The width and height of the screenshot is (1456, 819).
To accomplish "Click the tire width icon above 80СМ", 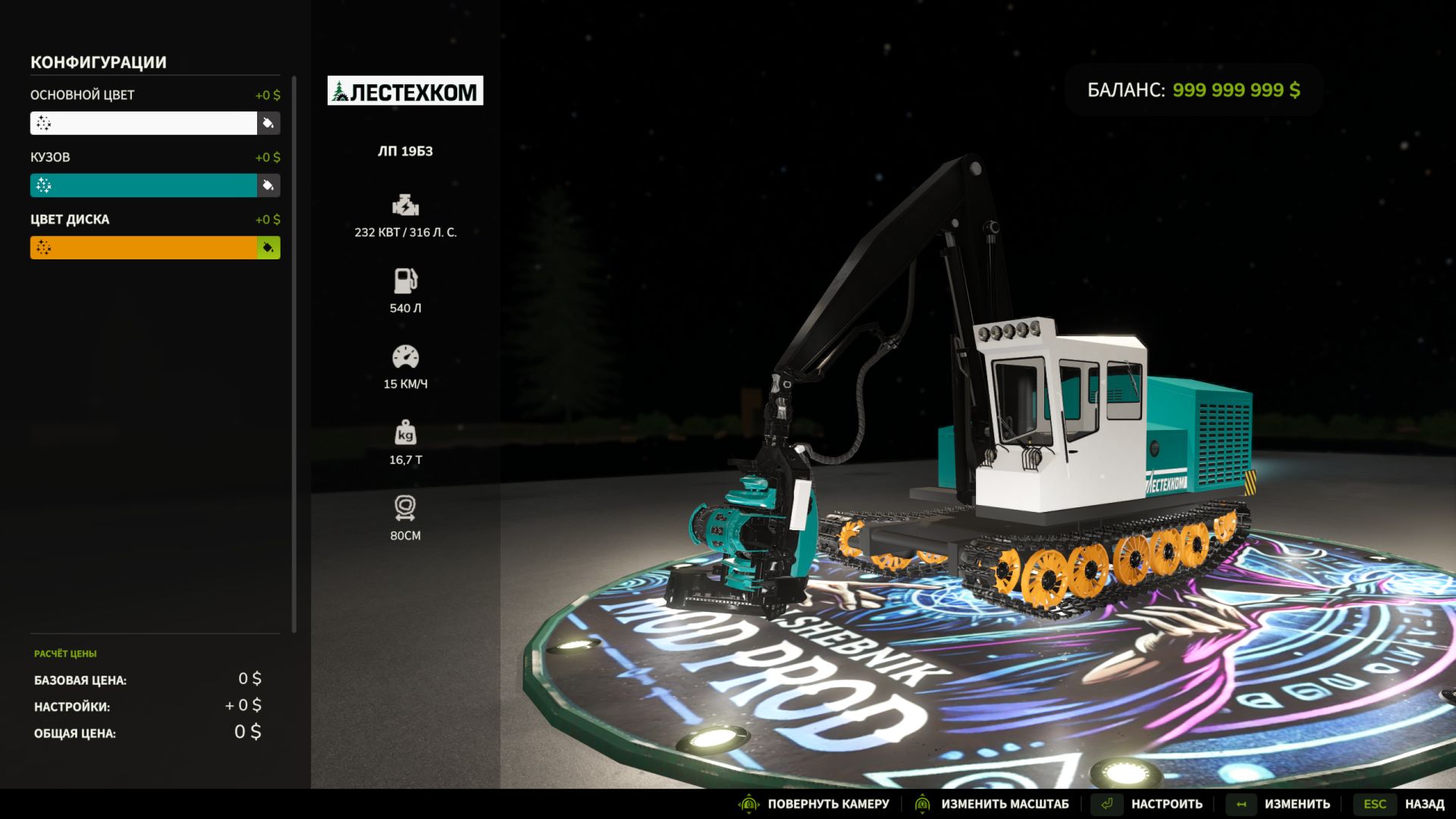I will (x=406, y=507).
